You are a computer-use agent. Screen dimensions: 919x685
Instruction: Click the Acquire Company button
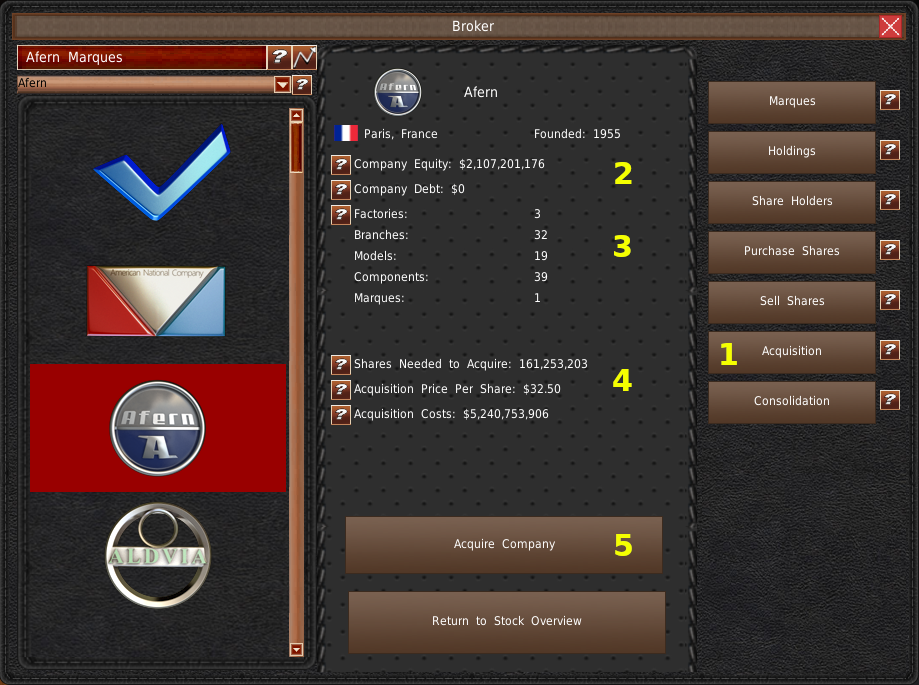504,544
